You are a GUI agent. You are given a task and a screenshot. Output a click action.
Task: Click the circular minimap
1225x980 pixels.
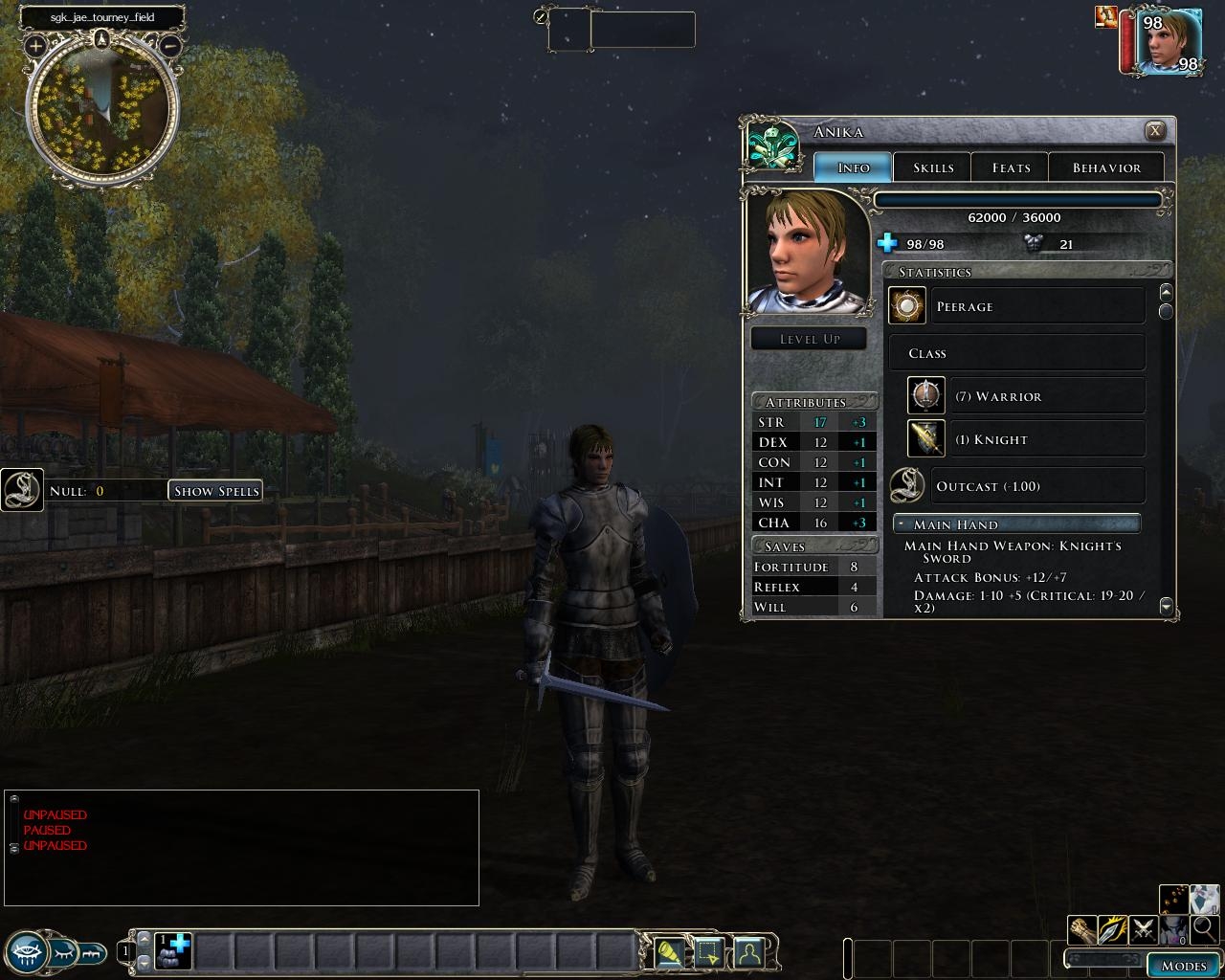point(102,110)
